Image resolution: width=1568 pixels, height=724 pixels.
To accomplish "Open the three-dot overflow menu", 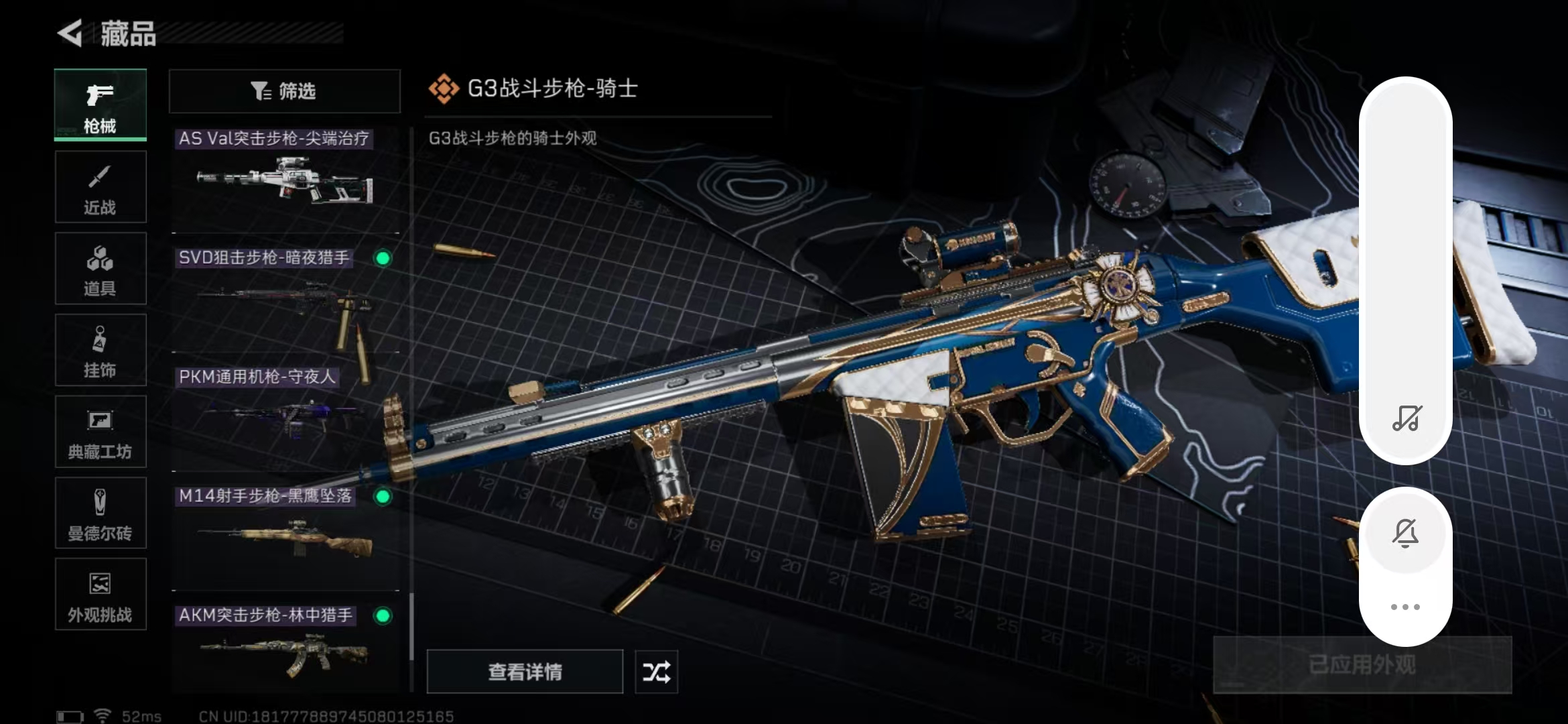I will click(x=1406, y=605).
